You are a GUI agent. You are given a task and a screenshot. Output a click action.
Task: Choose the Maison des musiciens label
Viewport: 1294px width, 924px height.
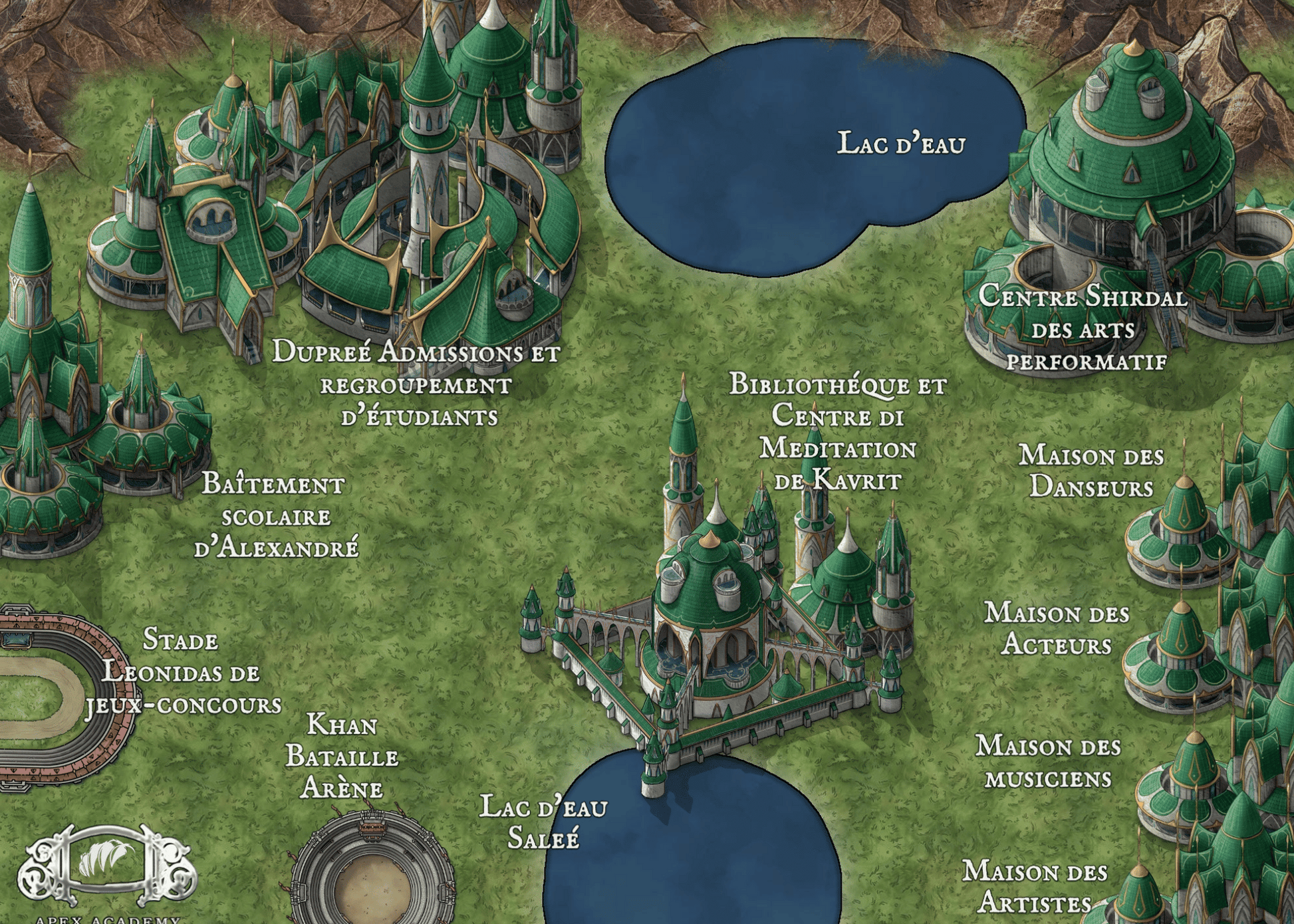(1048, 762)
